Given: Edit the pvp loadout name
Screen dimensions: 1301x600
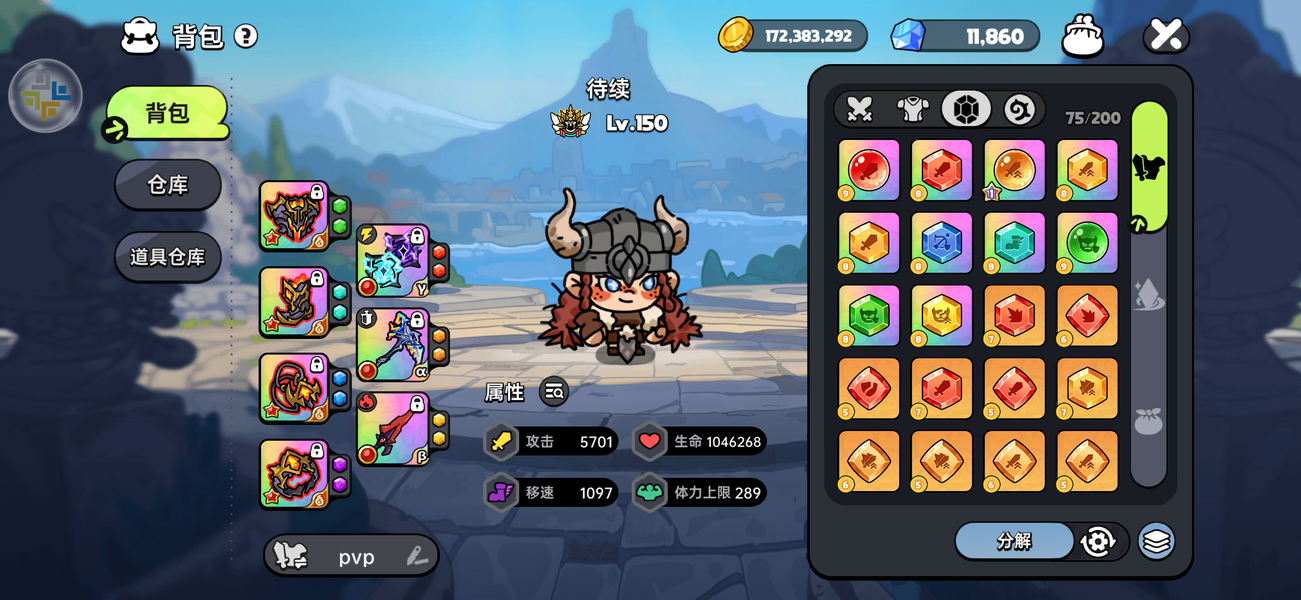Looking at the screenshot, I should (417, 557).
